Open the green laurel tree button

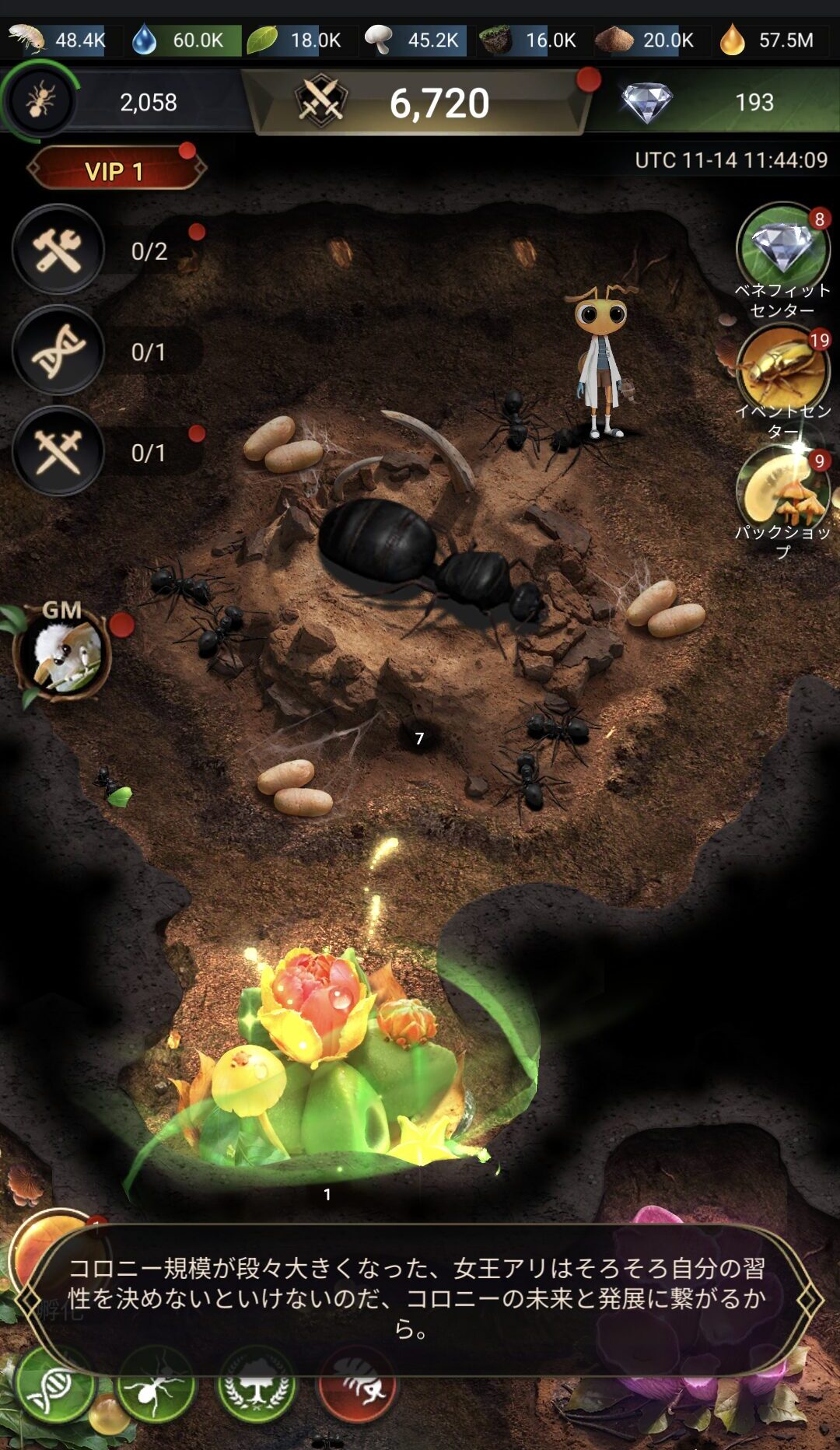pos(257,1391)
